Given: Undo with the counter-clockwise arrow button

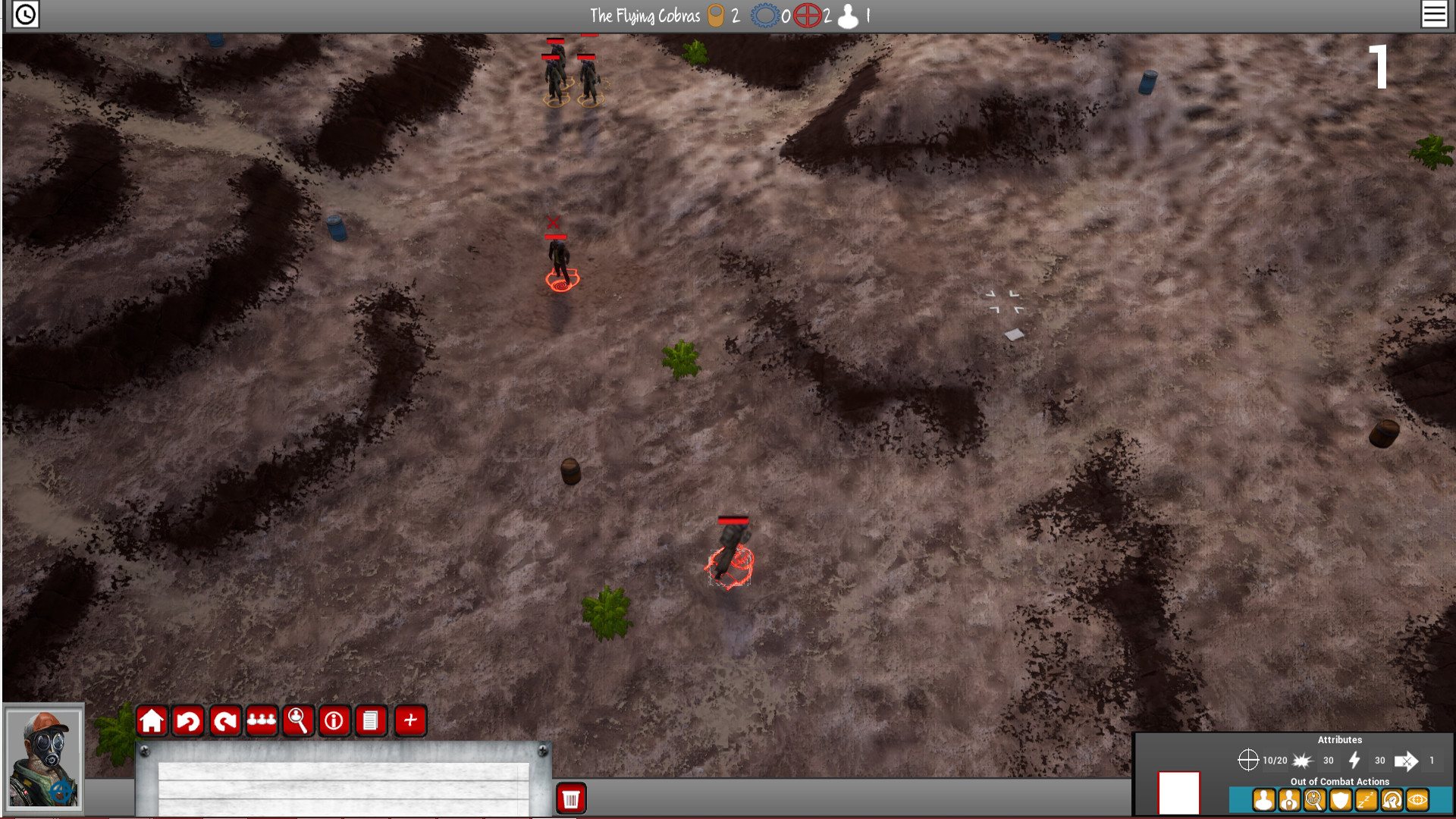Looking at the screenshot, I should 188,720.
